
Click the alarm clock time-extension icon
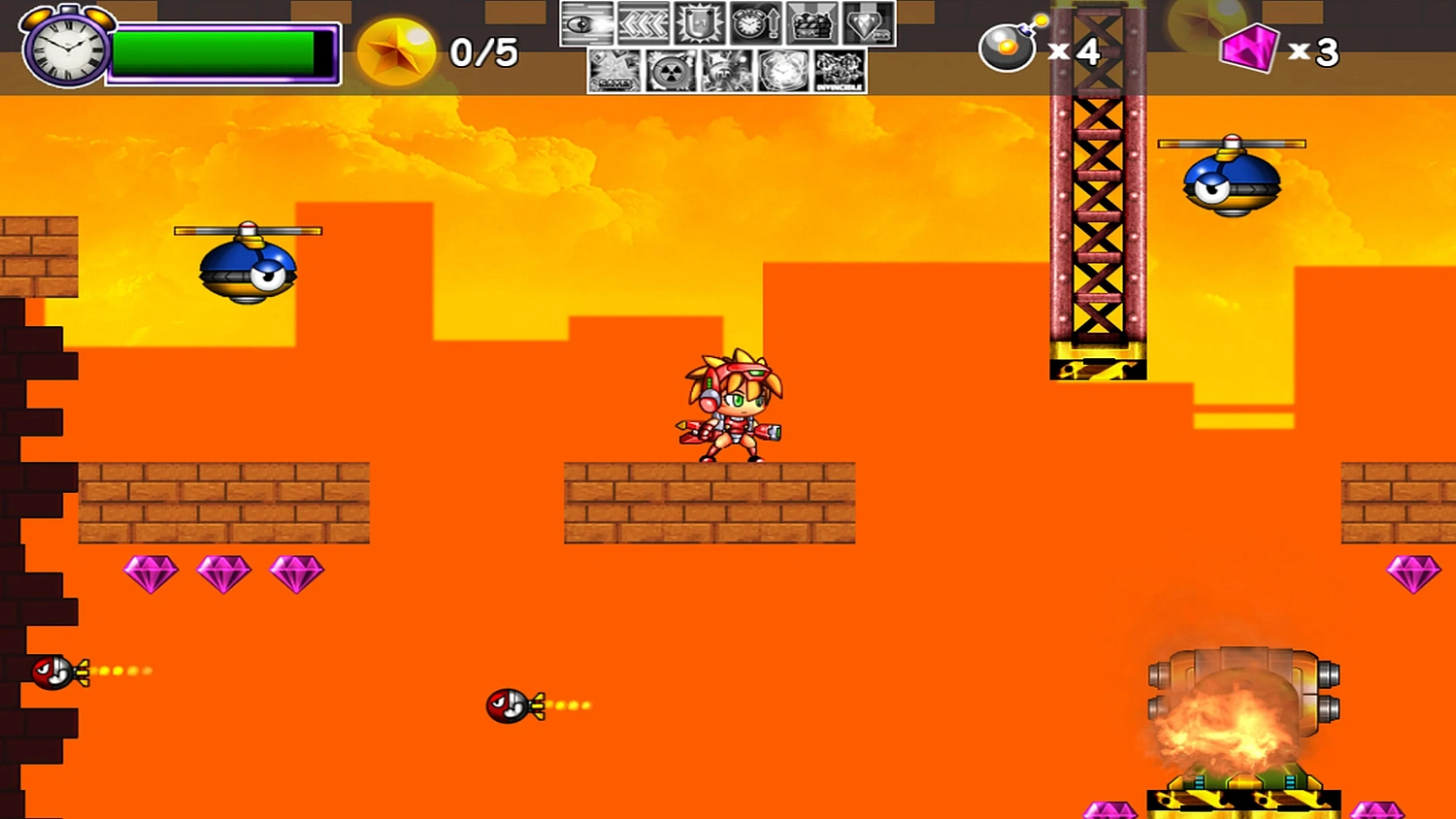click(x=754, y=24)
